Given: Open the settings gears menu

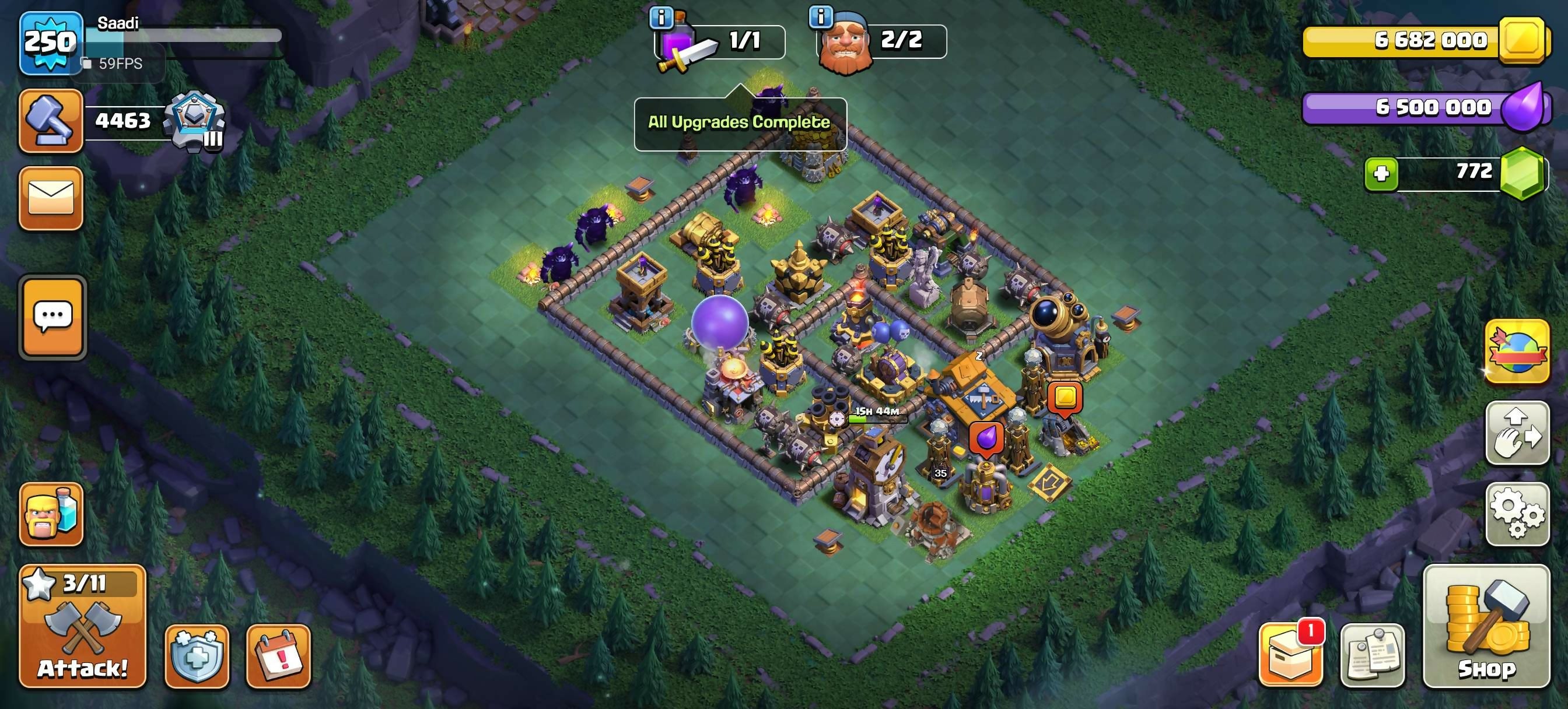Looking at the screenshot, I should [1517, 514].
